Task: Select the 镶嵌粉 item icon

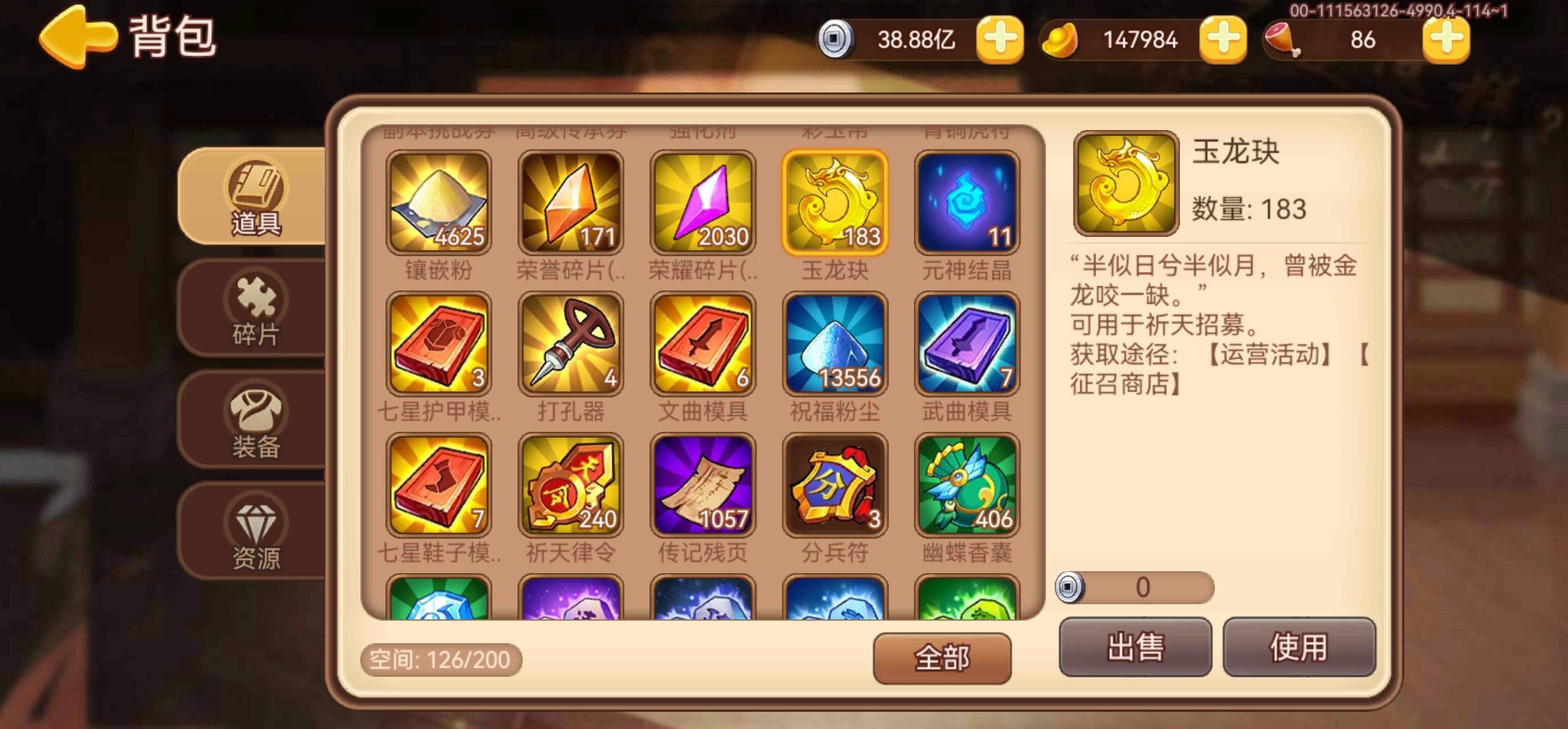Action: coord(439,201)
